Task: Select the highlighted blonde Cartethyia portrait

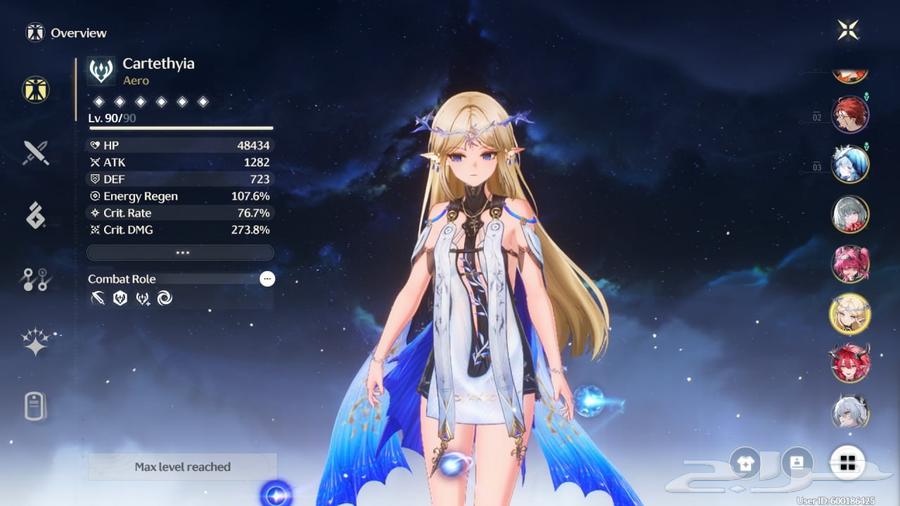Action: [850, 314]
